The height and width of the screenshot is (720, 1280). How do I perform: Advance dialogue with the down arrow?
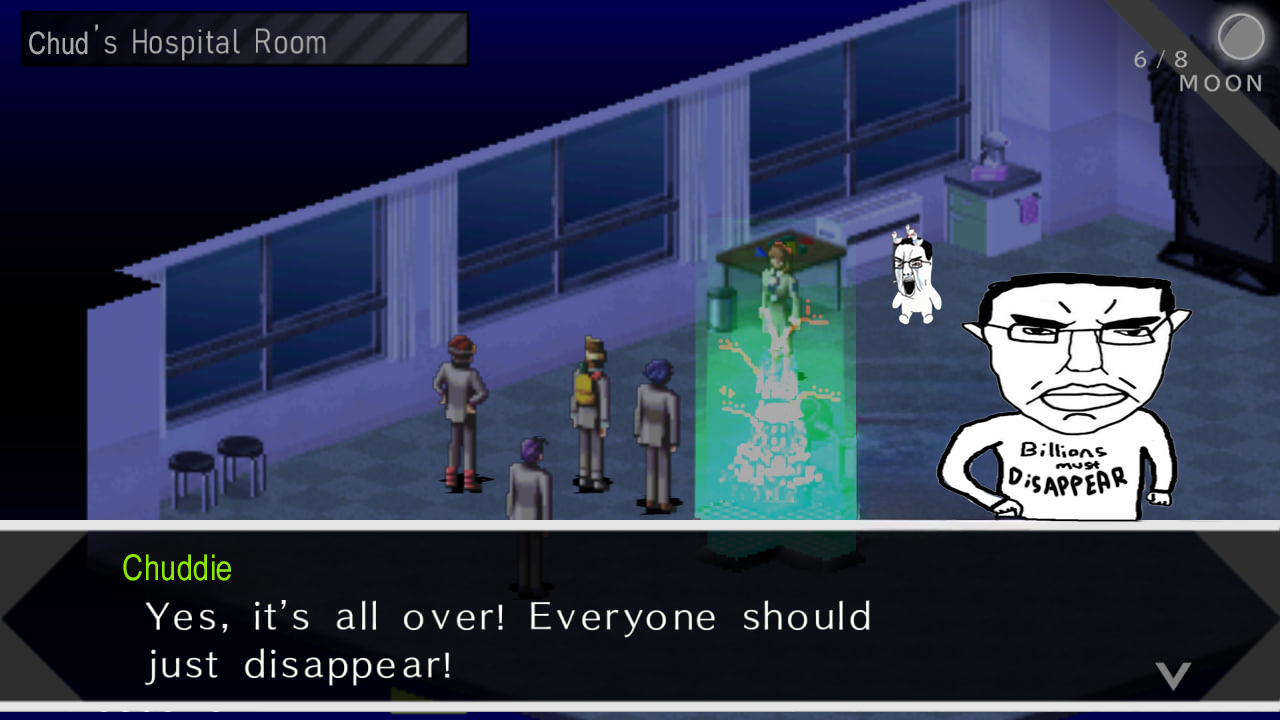(1173, 675)
